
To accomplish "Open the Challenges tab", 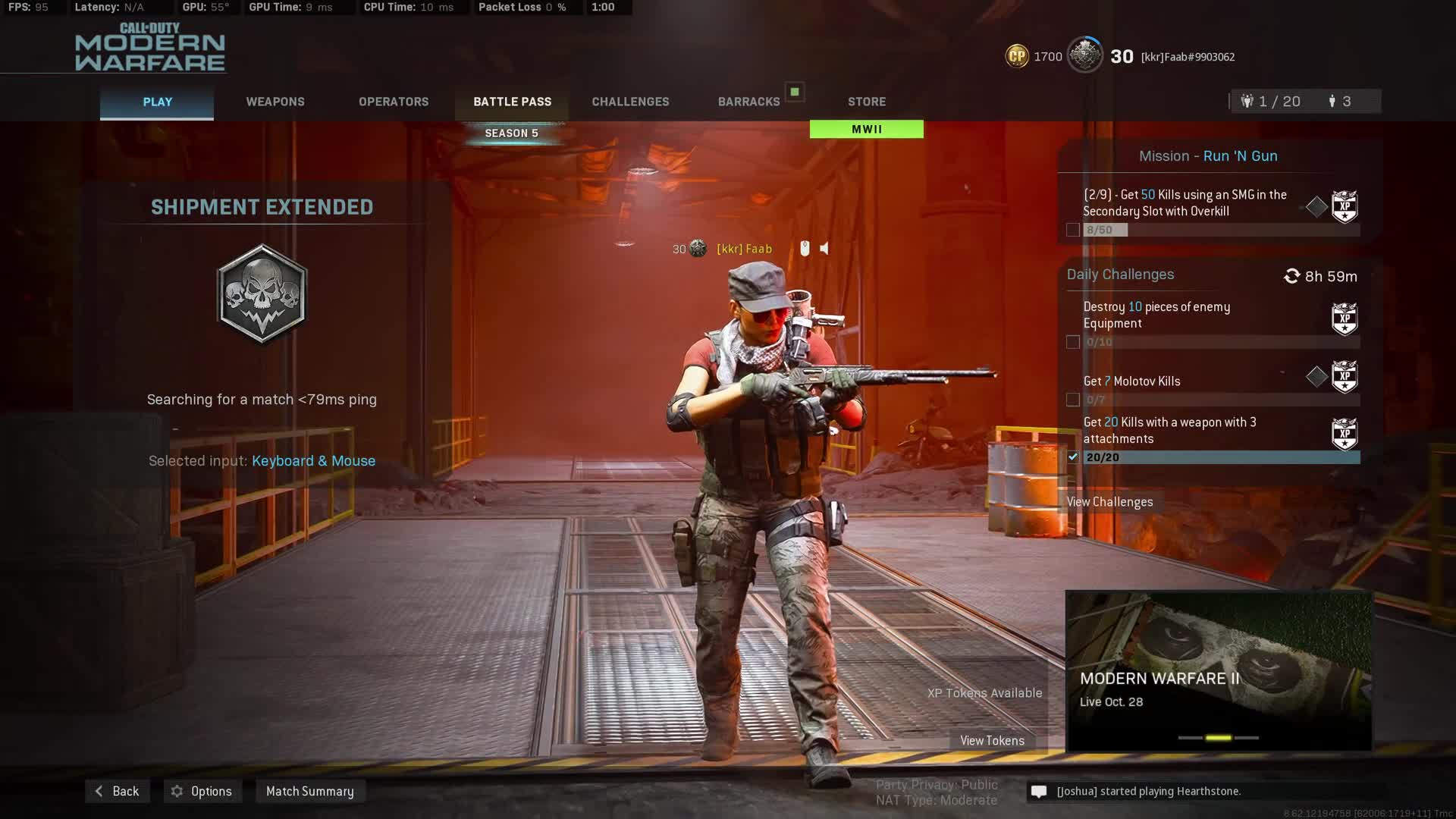I will coord(630,102).
